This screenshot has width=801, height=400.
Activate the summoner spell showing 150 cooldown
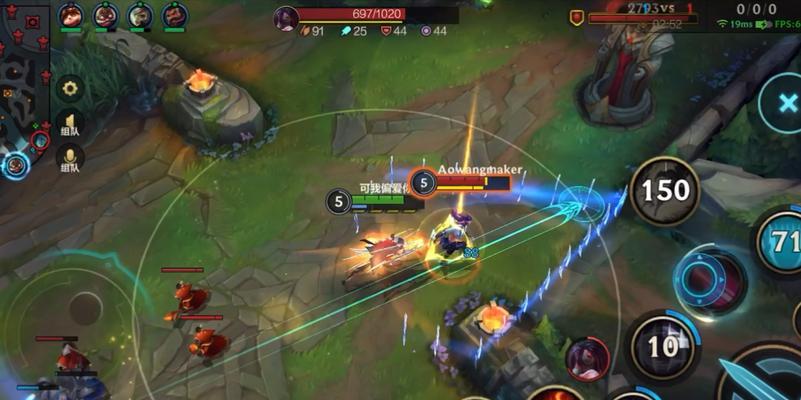pos(664,190)
